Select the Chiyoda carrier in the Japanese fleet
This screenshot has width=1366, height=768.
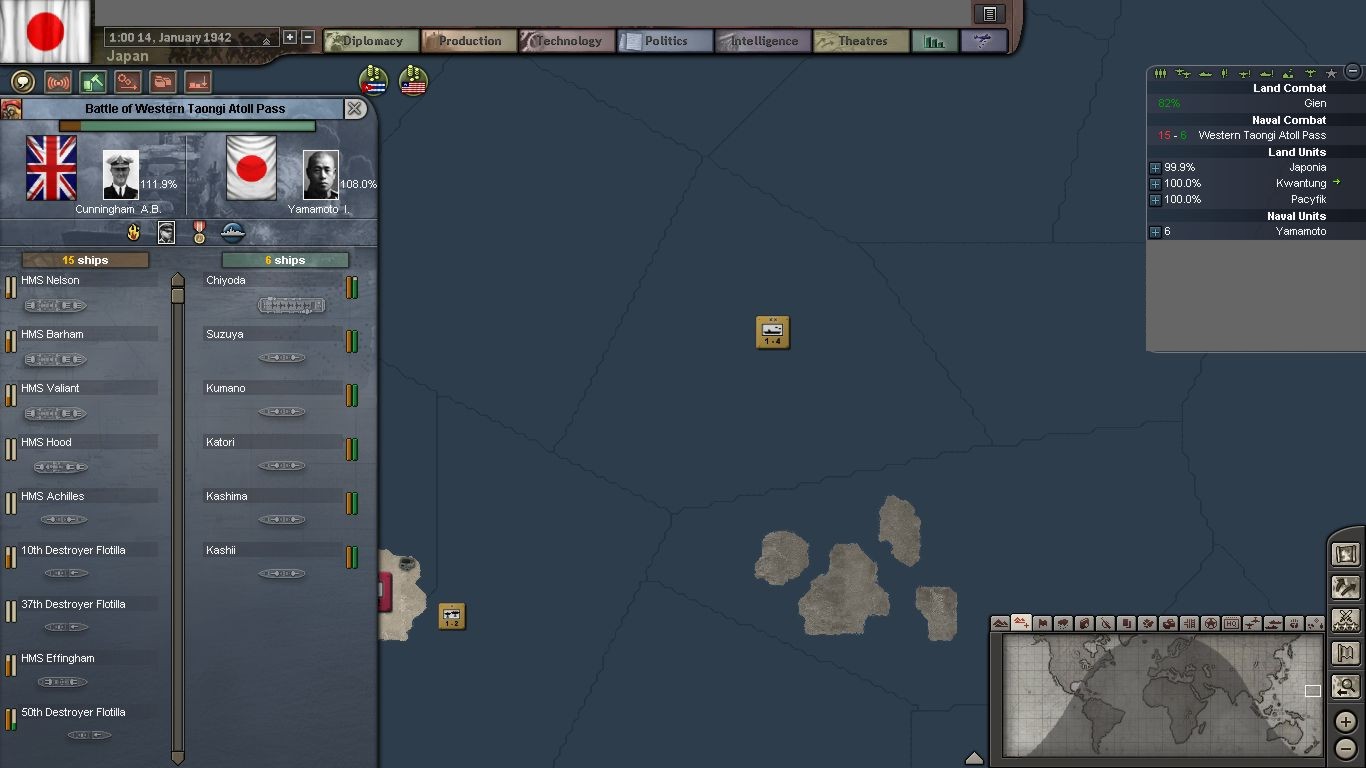pos(226,281)
